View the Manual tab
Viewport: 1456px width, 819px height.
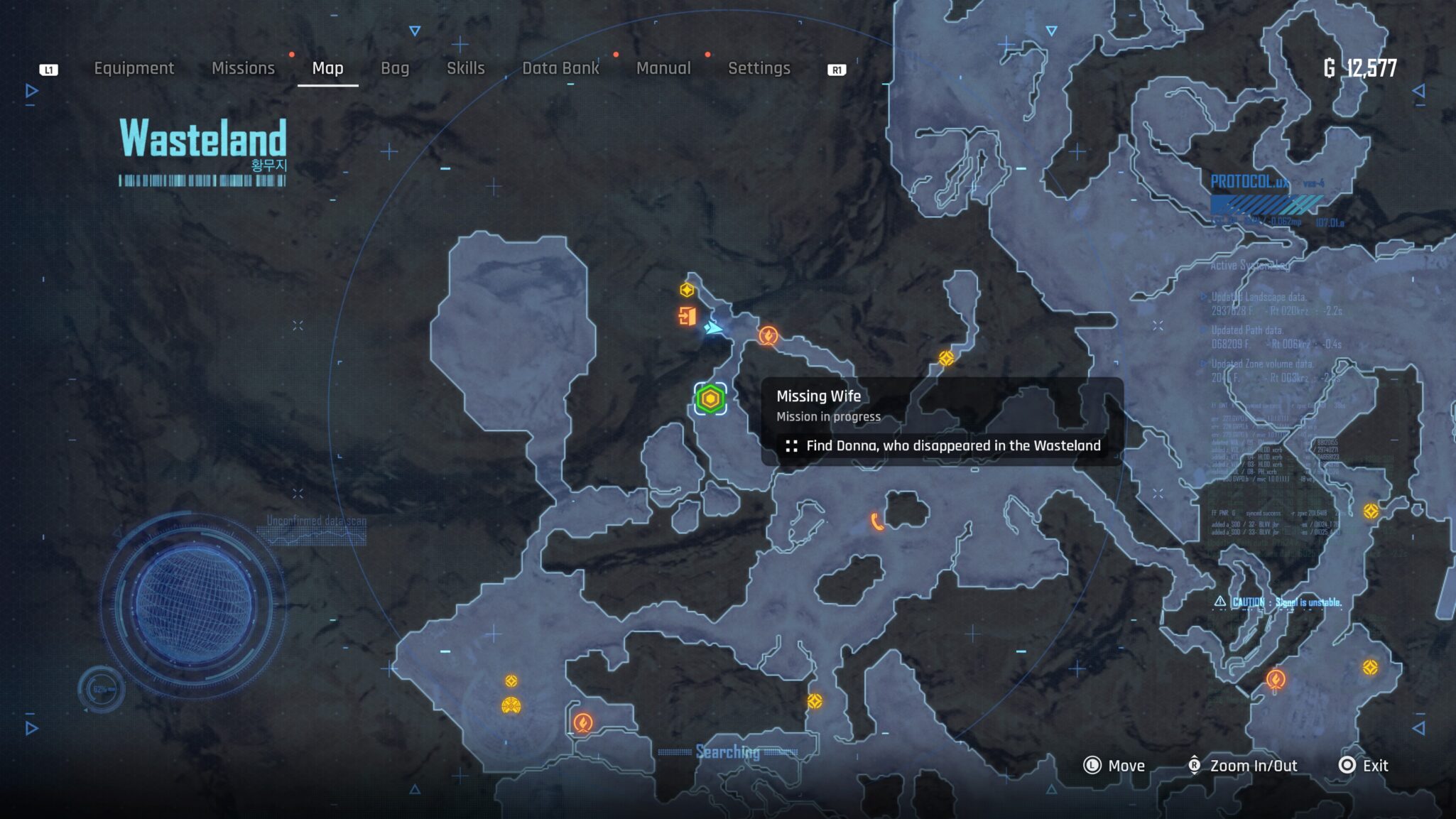tap(663, 68)
